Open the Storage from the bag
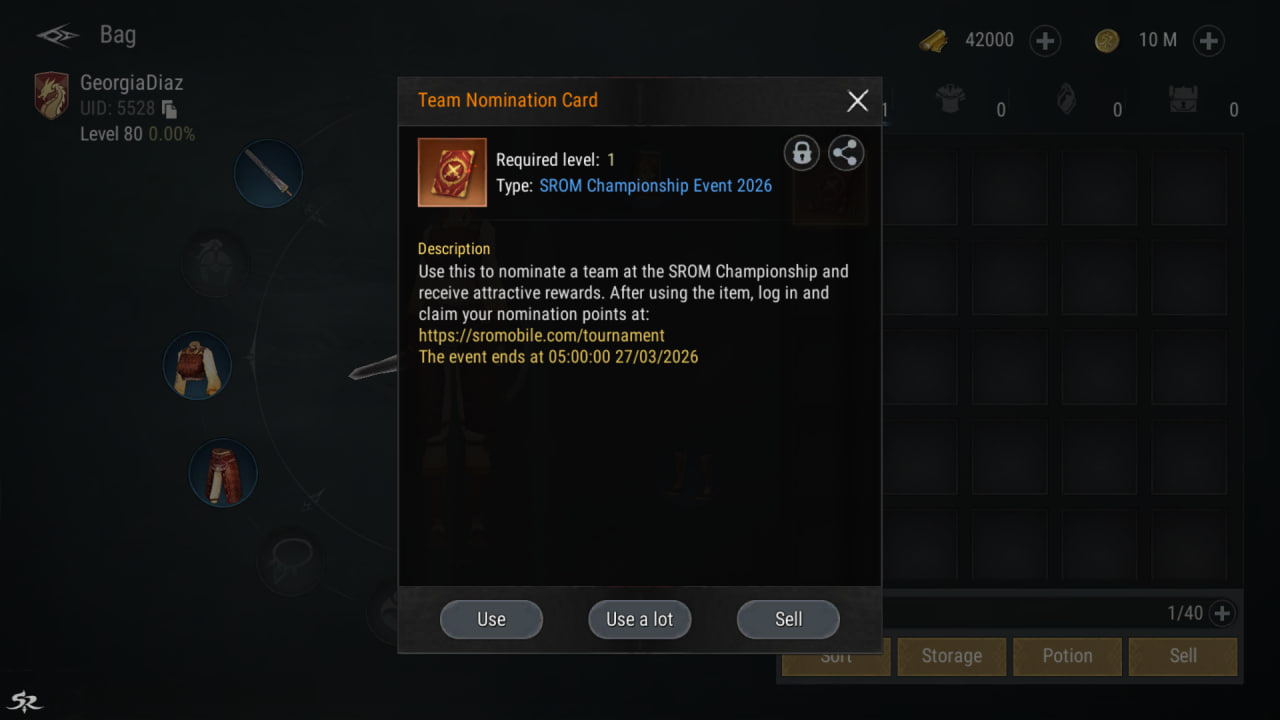This screenshot has height=720, width=1280. [951, 656]
